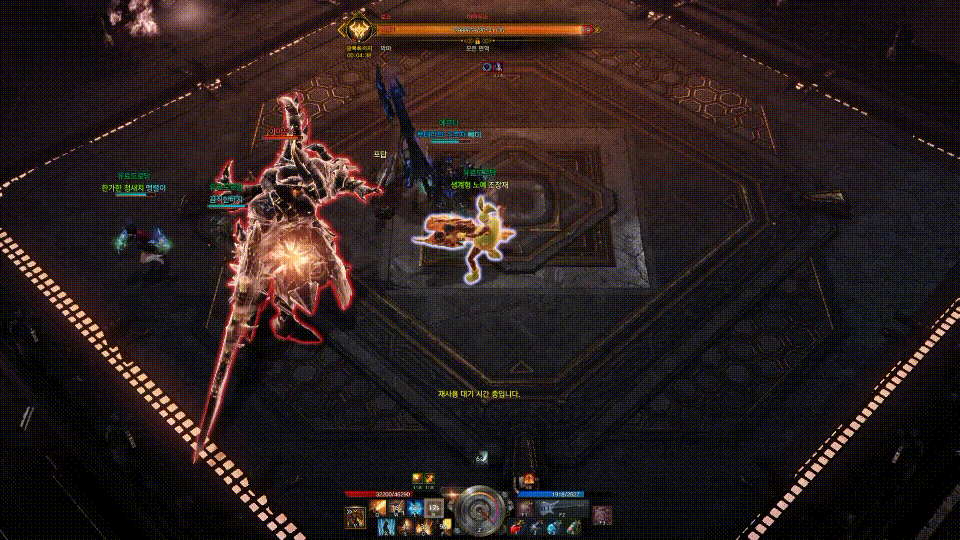Click the framed skill icon left of the skill bar
Screen dimensions: 960x540
pos(355,516)
